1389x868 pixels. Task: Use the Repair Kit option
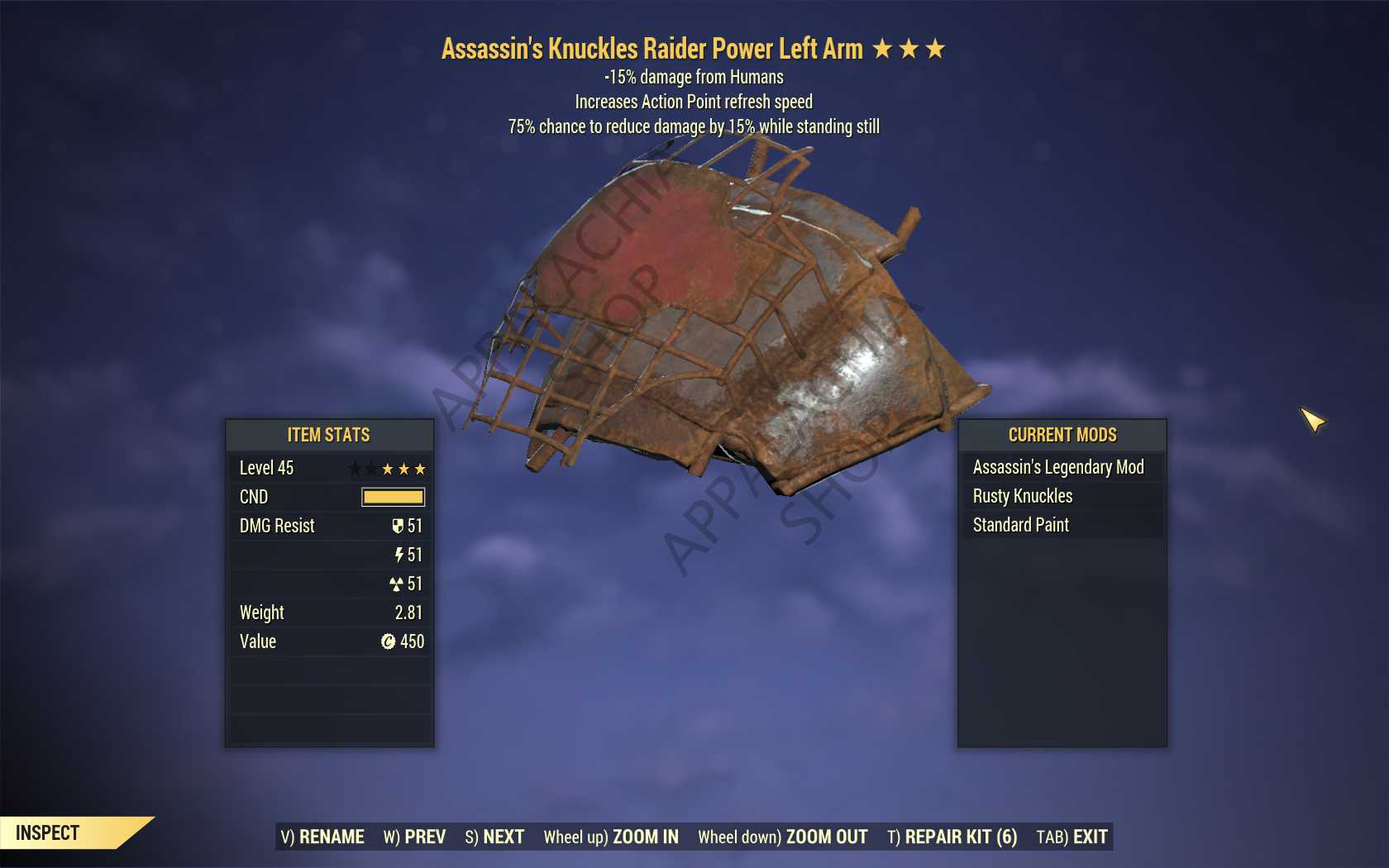pyautogui.click(x=952, y=837)
